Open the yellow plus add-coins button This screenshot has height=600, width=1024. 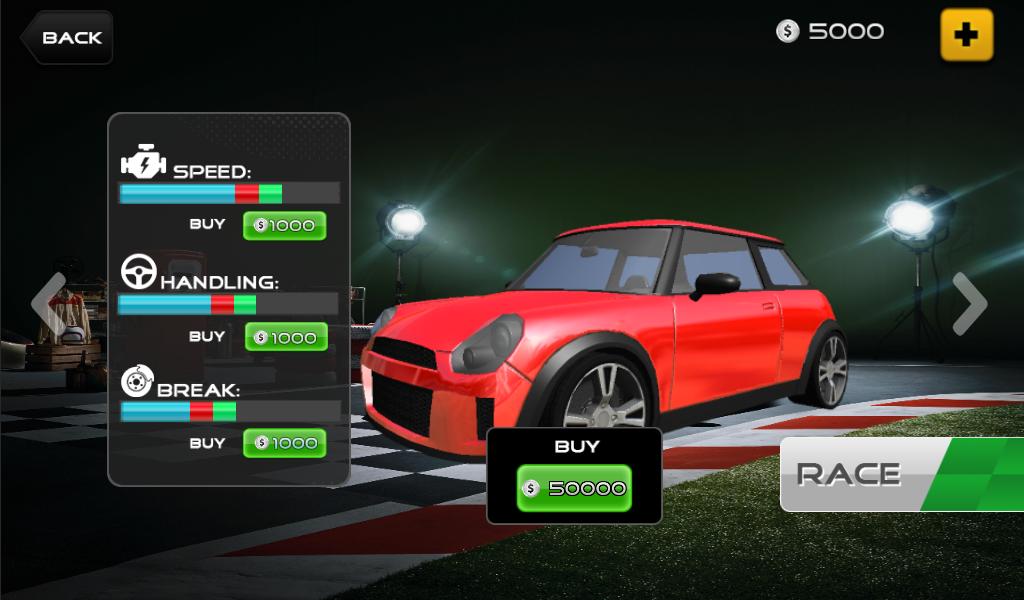pyautogui.click(x=966, y=35)
